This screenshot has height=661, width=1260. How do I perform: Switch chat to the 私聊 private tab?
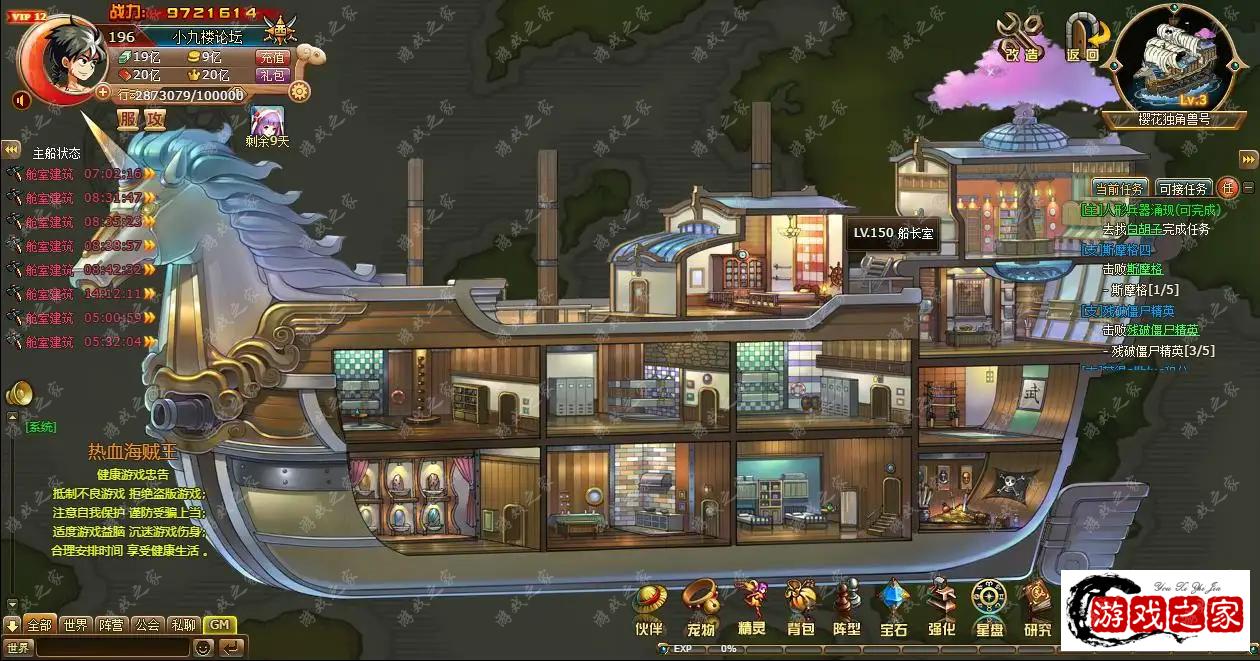click(183, 625)
